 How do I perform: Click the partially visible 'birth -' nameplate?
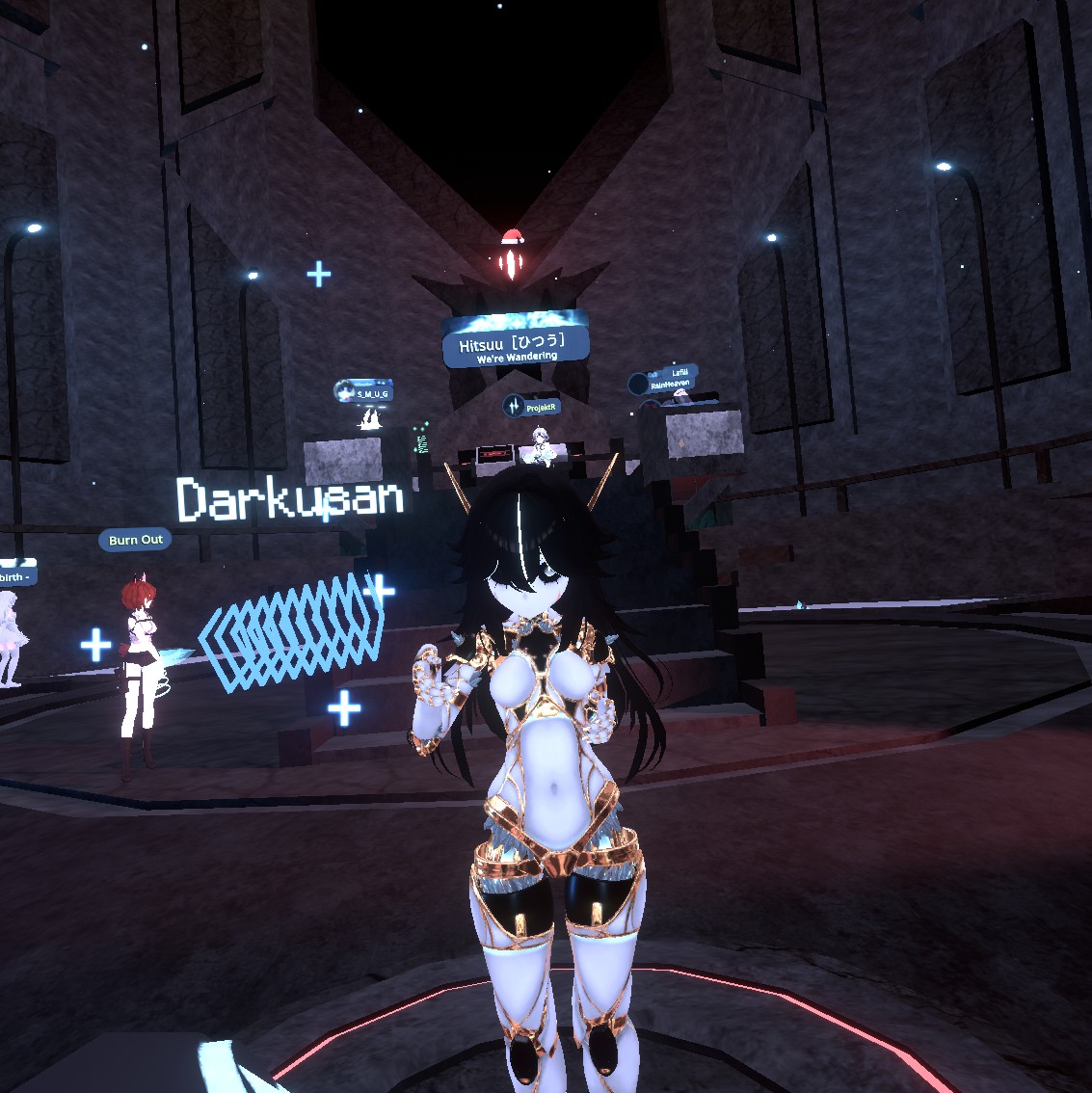pos(16,575)
